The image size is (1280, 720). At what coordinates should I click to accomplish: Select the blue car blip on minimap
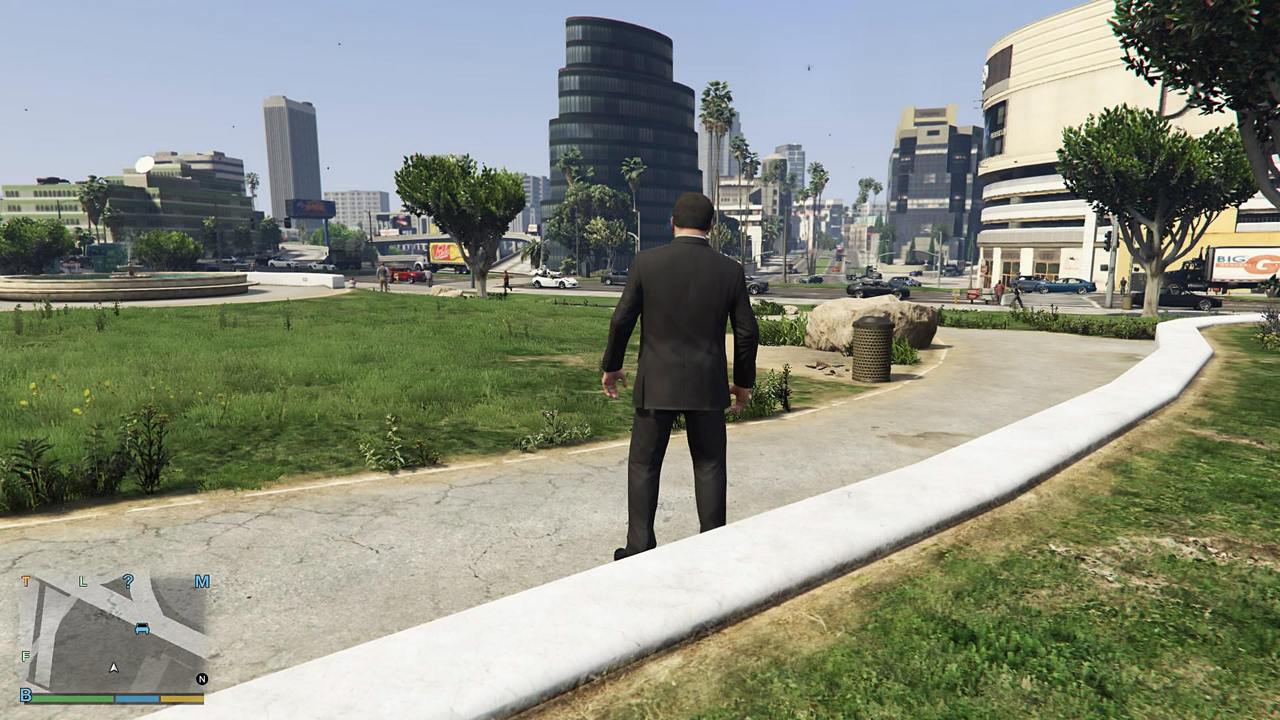click(142, 627)
